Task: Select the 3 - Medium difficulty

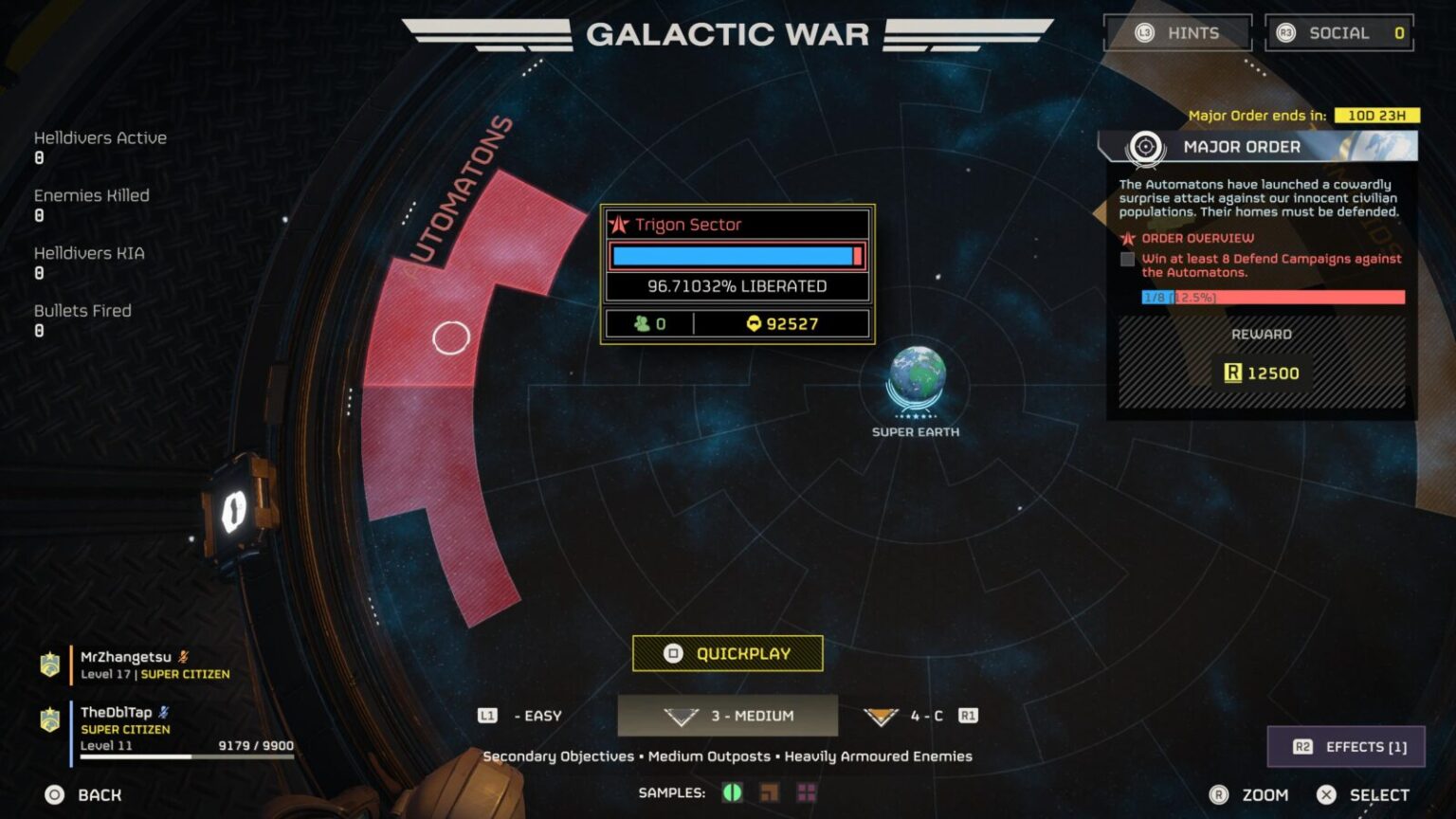Action: click(728, 716)
